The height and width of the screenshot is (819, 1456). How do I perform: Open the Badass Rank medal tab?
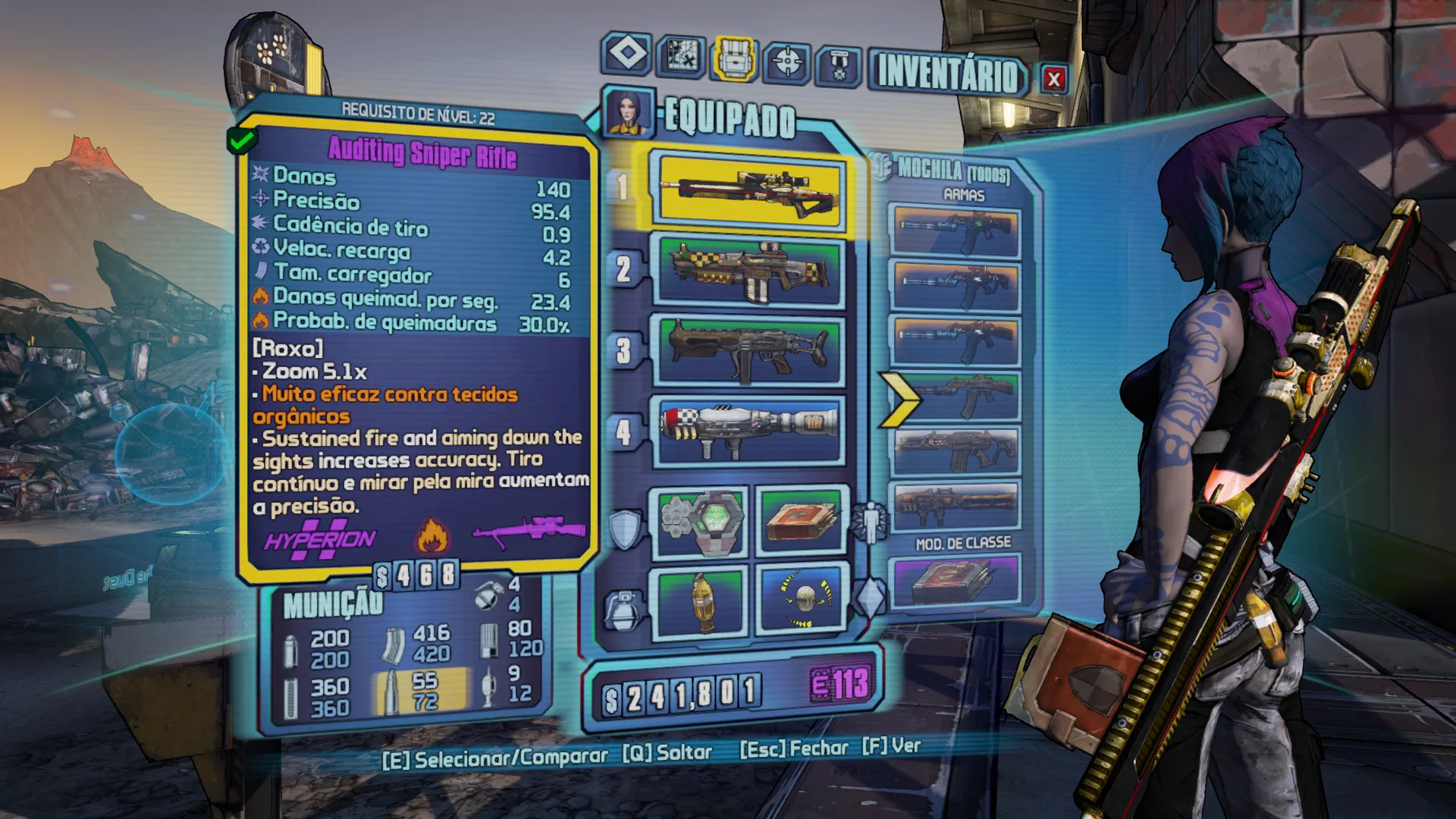839,65
